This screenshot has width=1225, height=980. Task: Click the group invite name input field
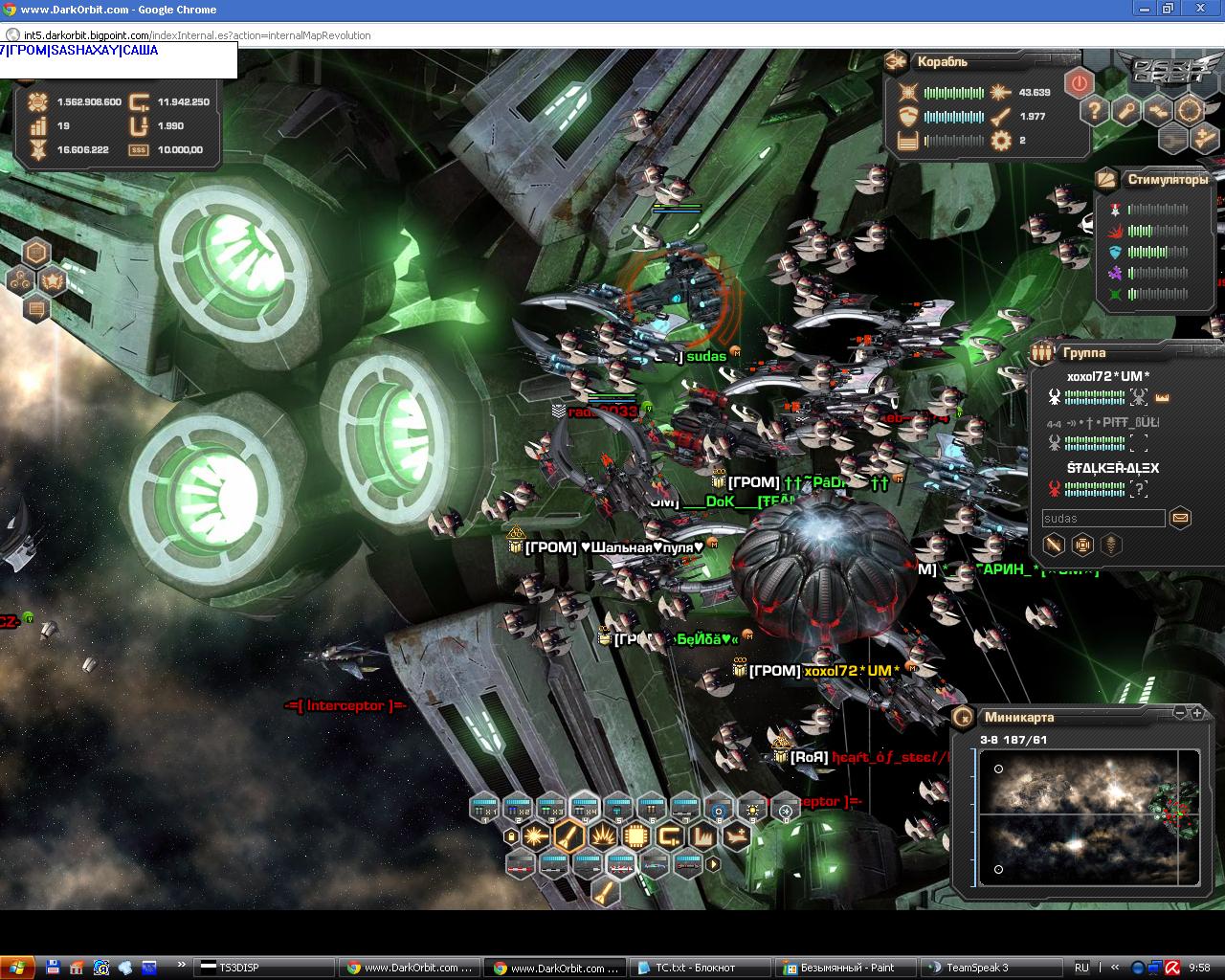[x=1102, y=519]
